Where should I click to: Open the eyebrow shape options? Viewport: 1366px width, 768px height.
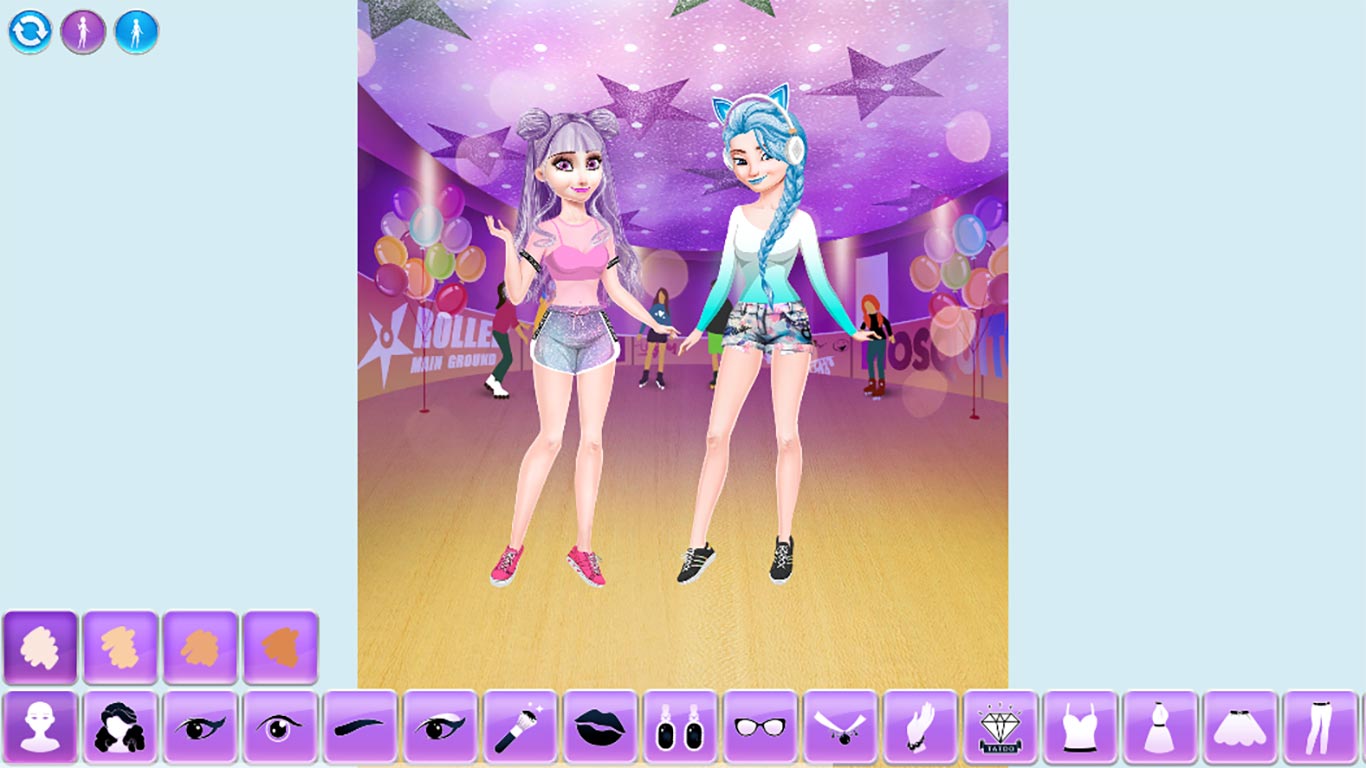point(360,730)
